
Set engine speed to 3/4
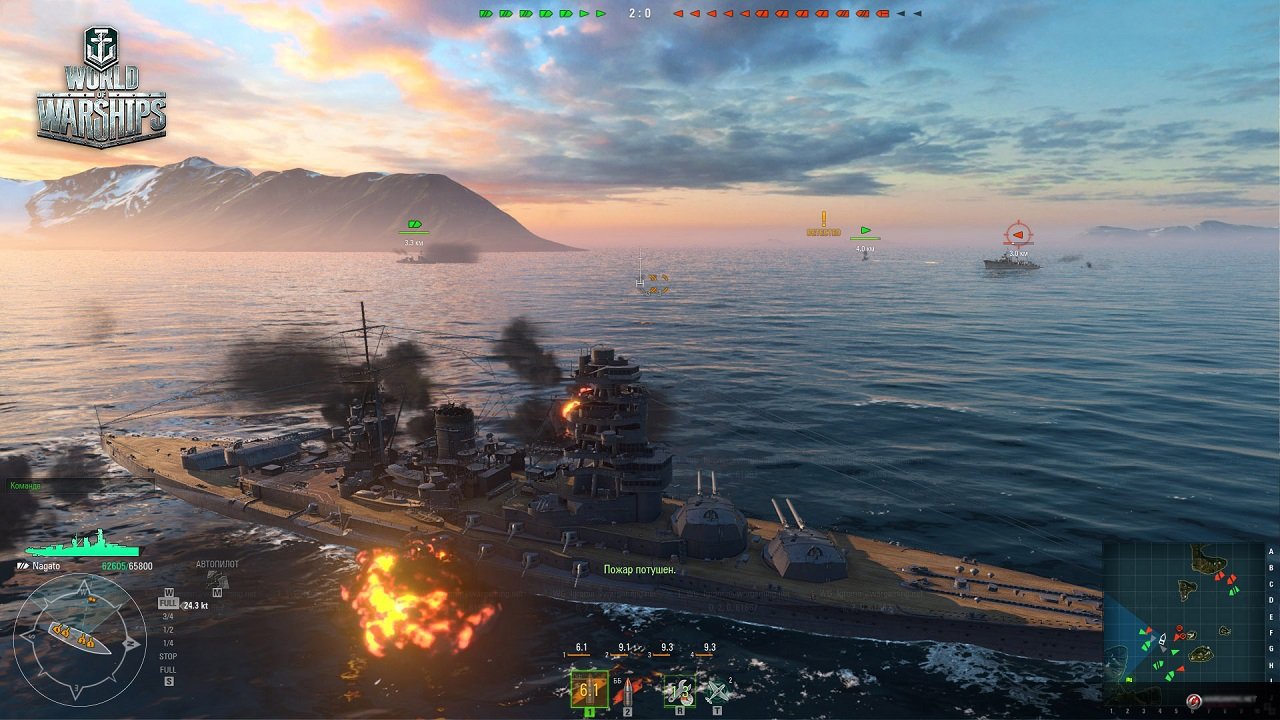pos(168,617)
